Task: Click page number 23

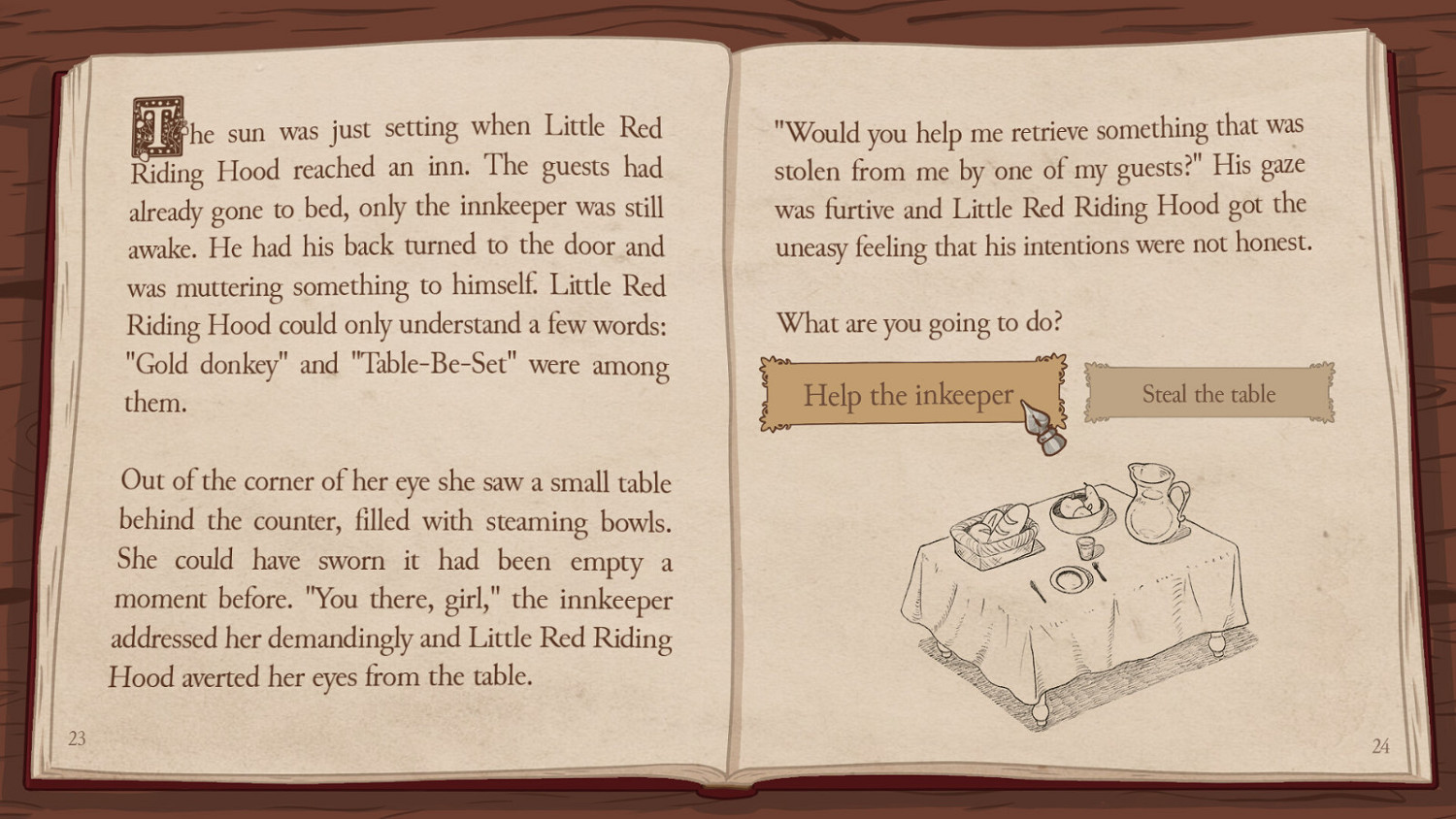Action: tap(78, 738)
